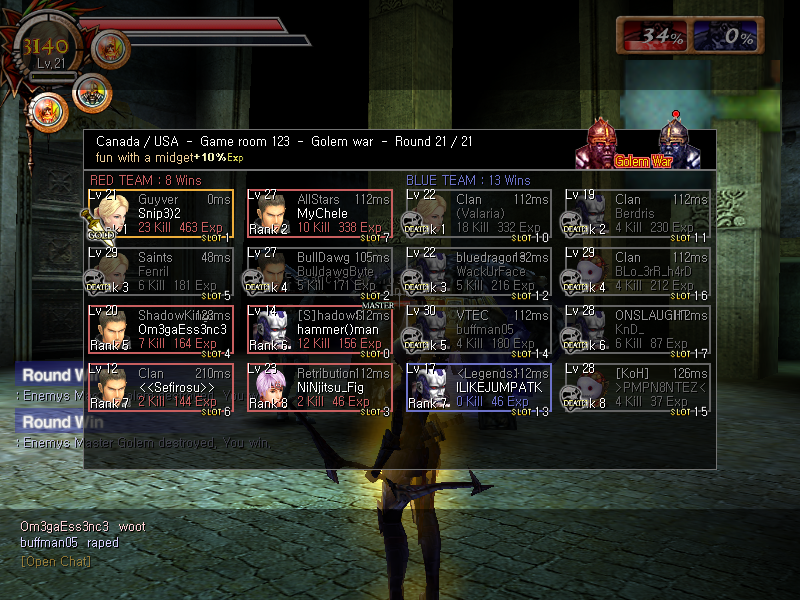Select Snip3)2 in the red team list
Image resolution: width=800 pixels, height=600 pixels.
coord(162,214)
